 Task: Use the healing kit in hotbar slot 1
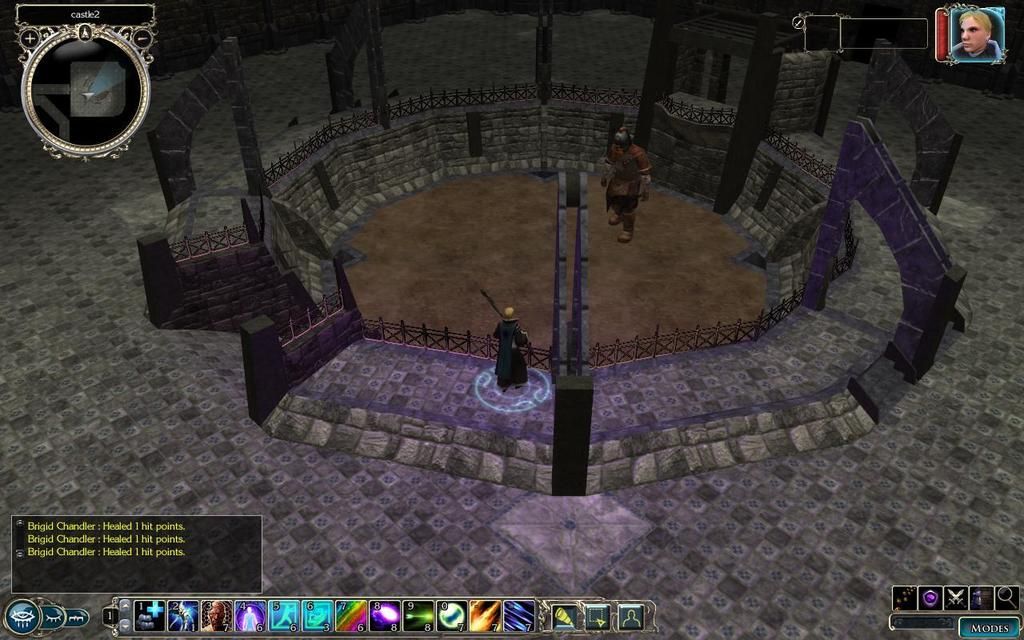tap(150, 615)
